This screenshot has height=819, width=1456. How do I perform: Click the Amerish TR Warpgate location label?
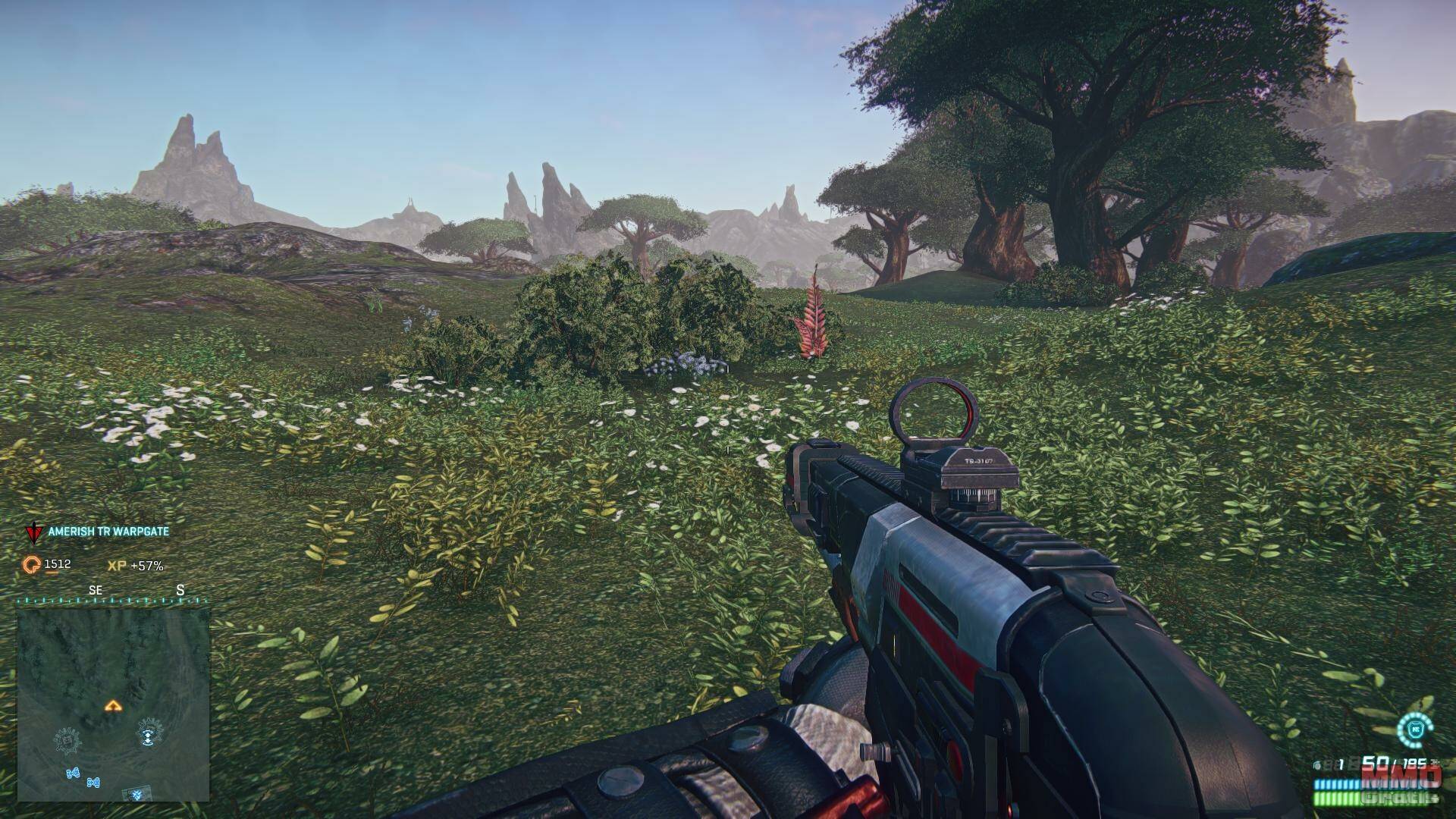[108, 532]
